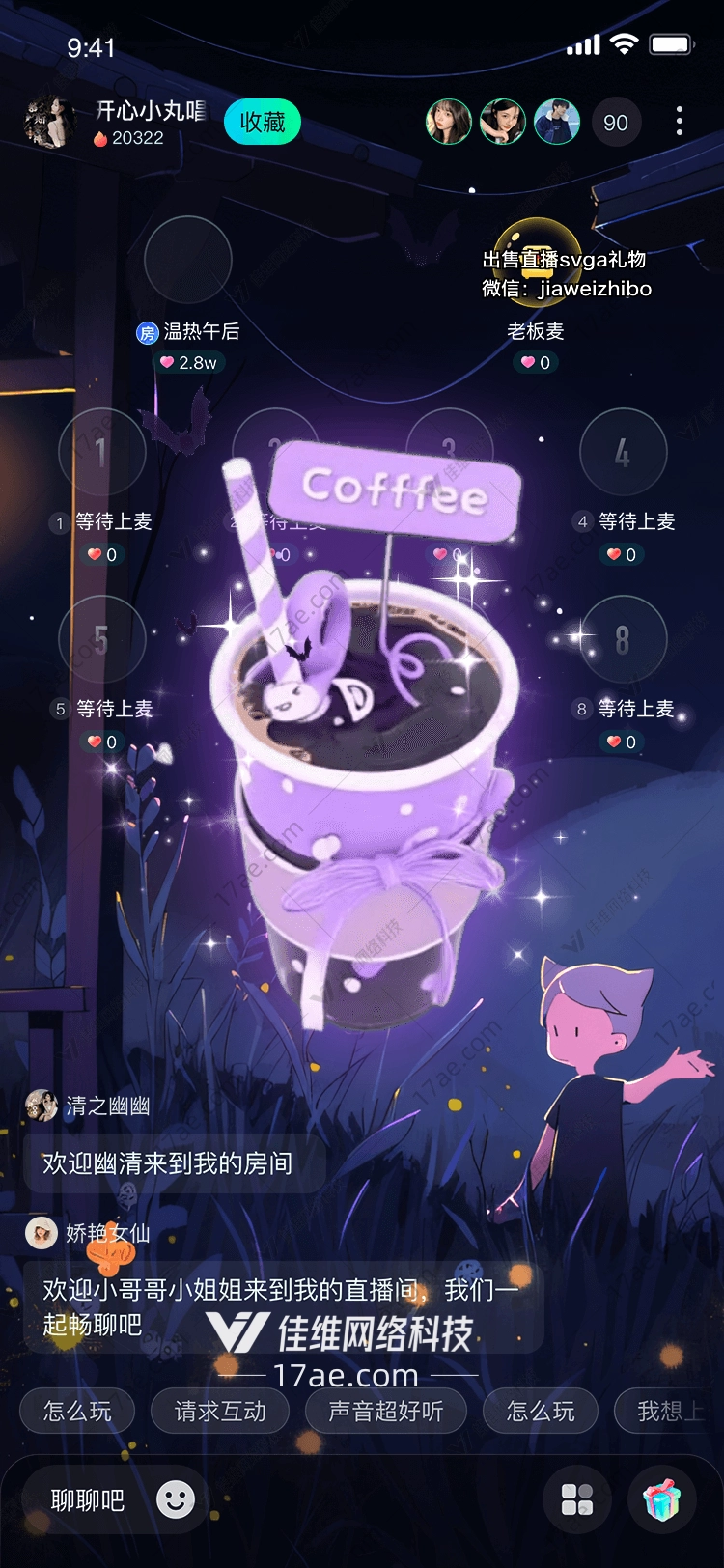
Task: Open the three-dot more options menu
Action: click(680, 122)
